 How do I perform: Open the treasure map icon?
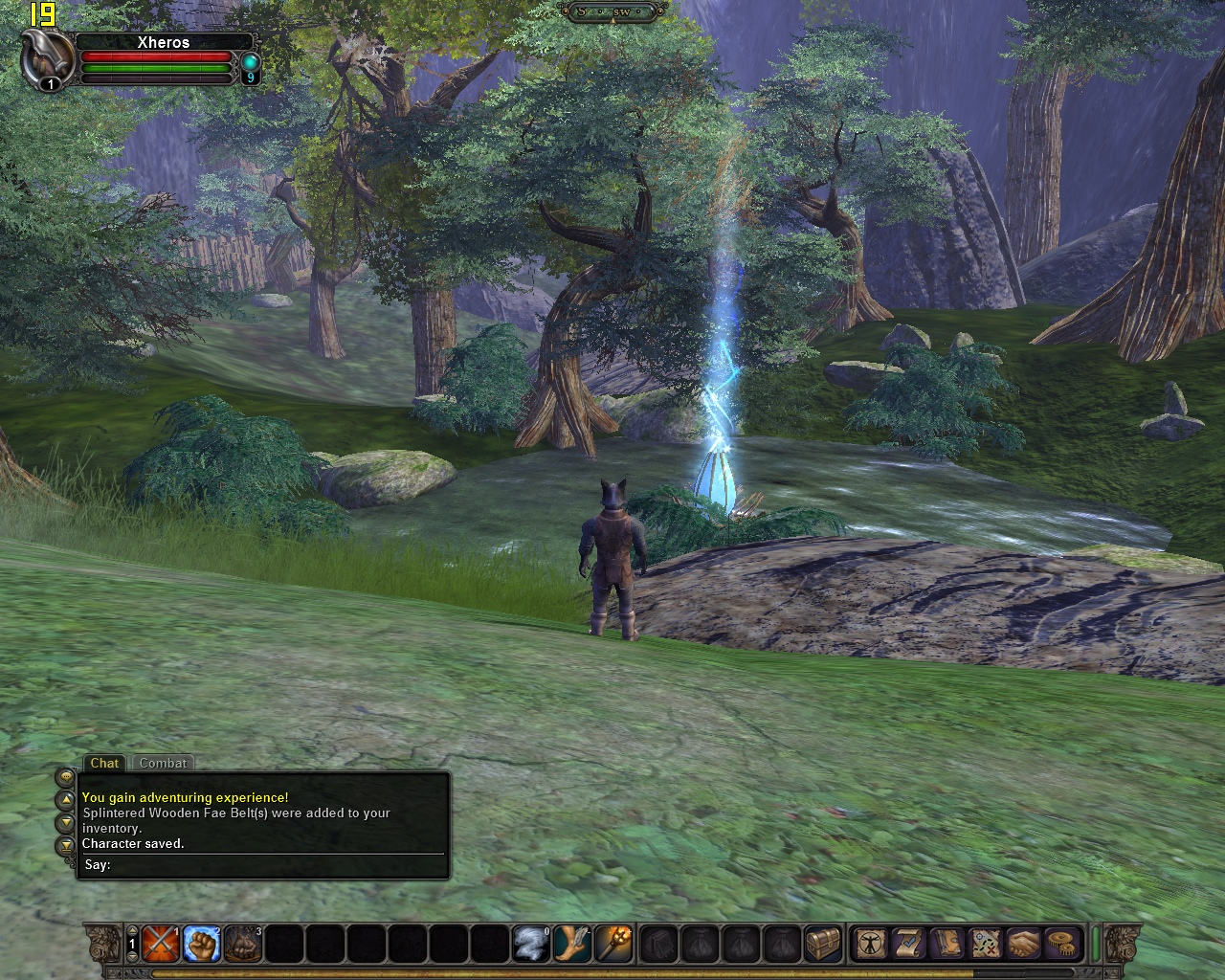(985, 944)
